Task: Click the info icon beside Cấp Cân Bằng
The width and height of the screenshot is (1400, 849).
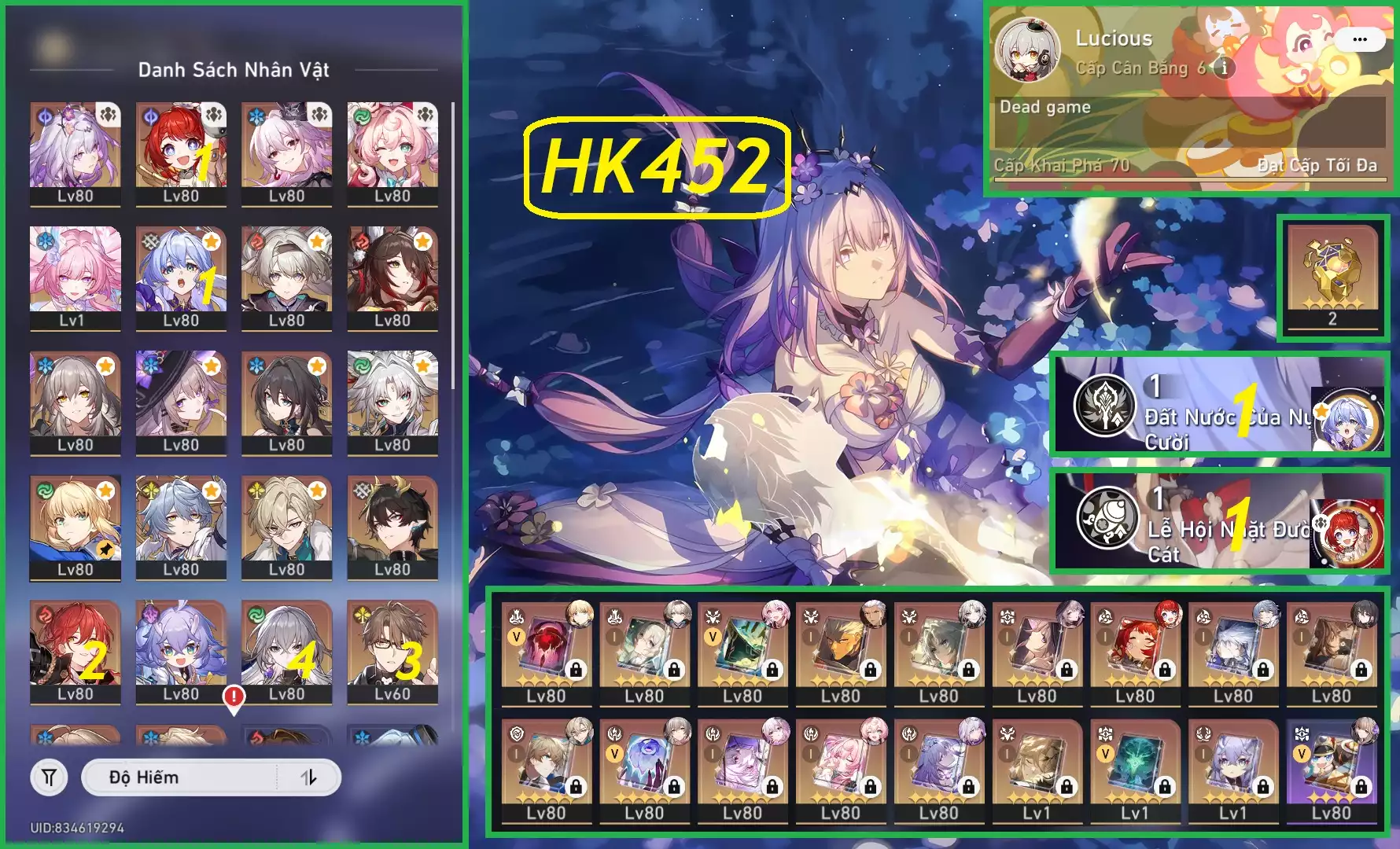Action: coord(1224,68)
